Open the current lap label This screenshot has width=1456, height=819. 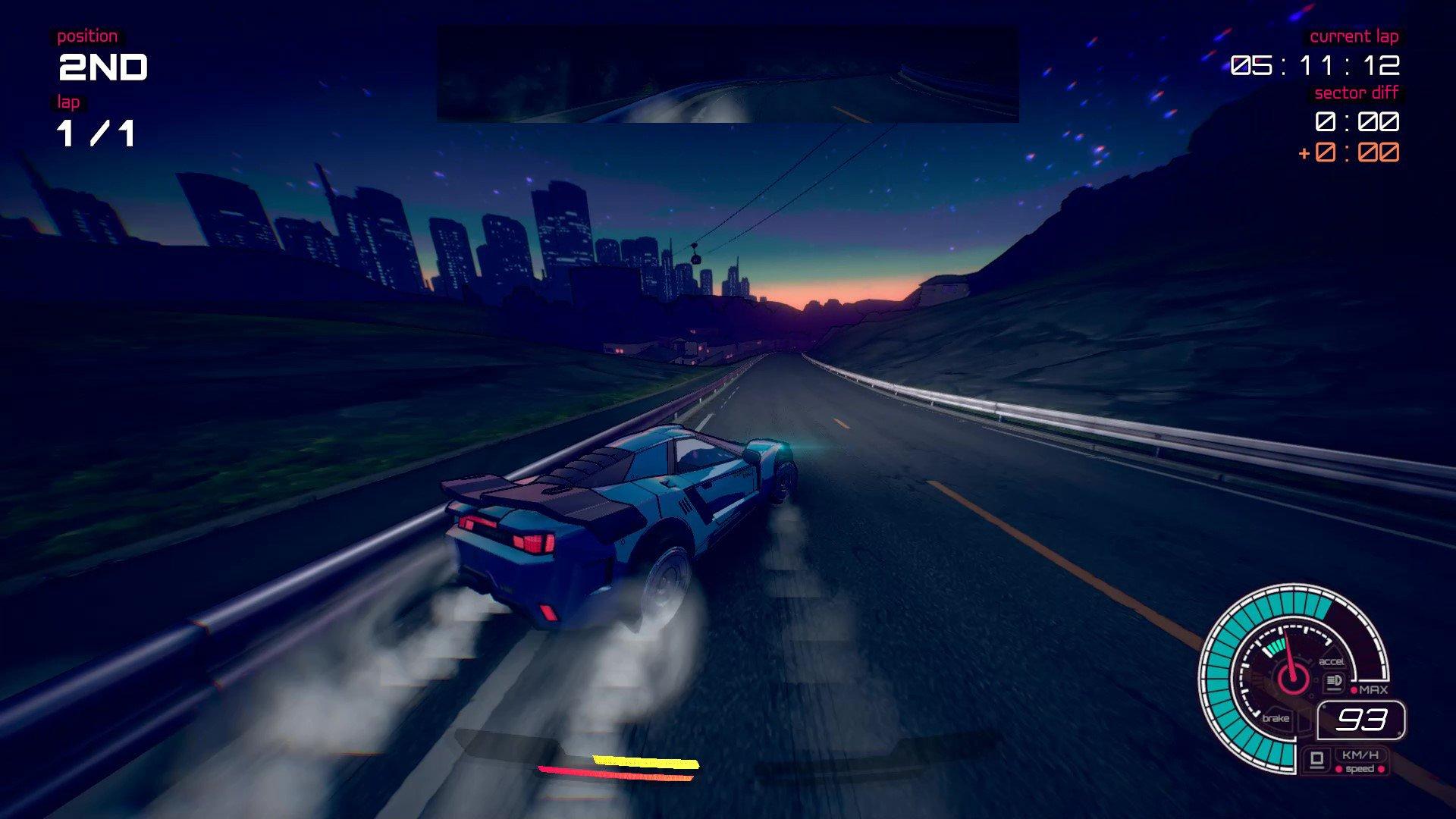tap(1356, 36)
